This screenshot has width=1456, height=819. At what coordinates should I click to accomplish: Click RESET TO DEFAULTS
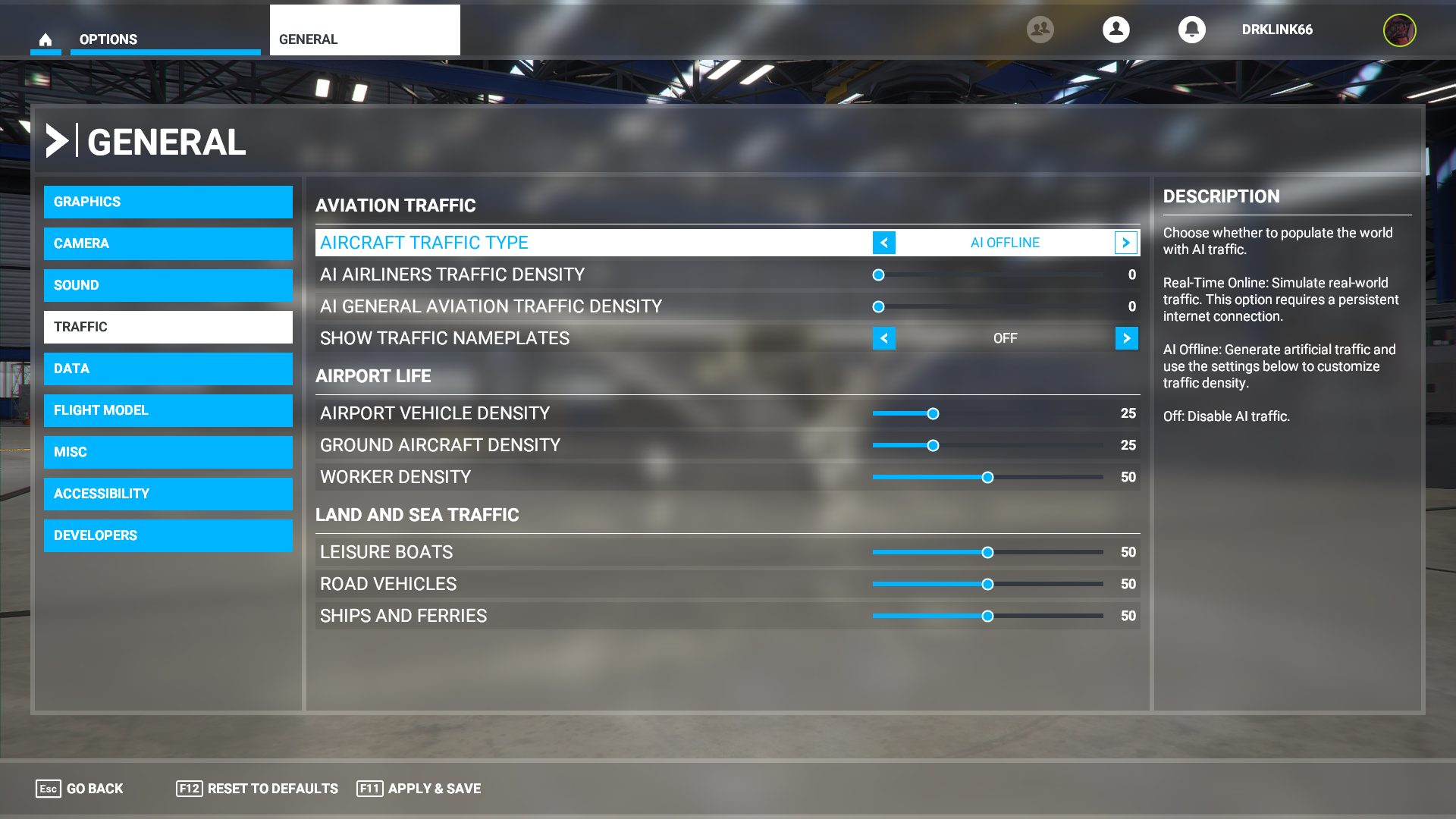pyautogui.click(x=272, y=789)
